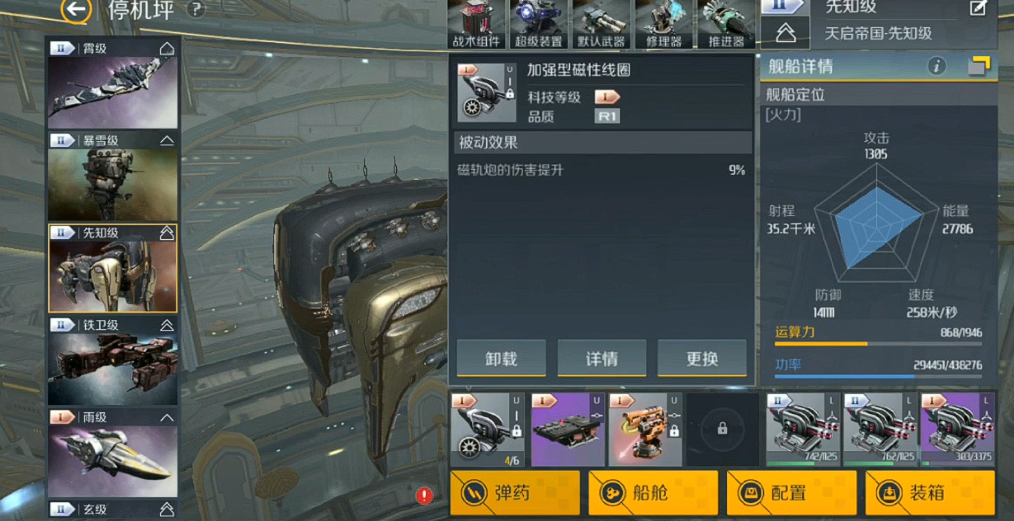Unload the module with 卸载

[x=501, y=359]
